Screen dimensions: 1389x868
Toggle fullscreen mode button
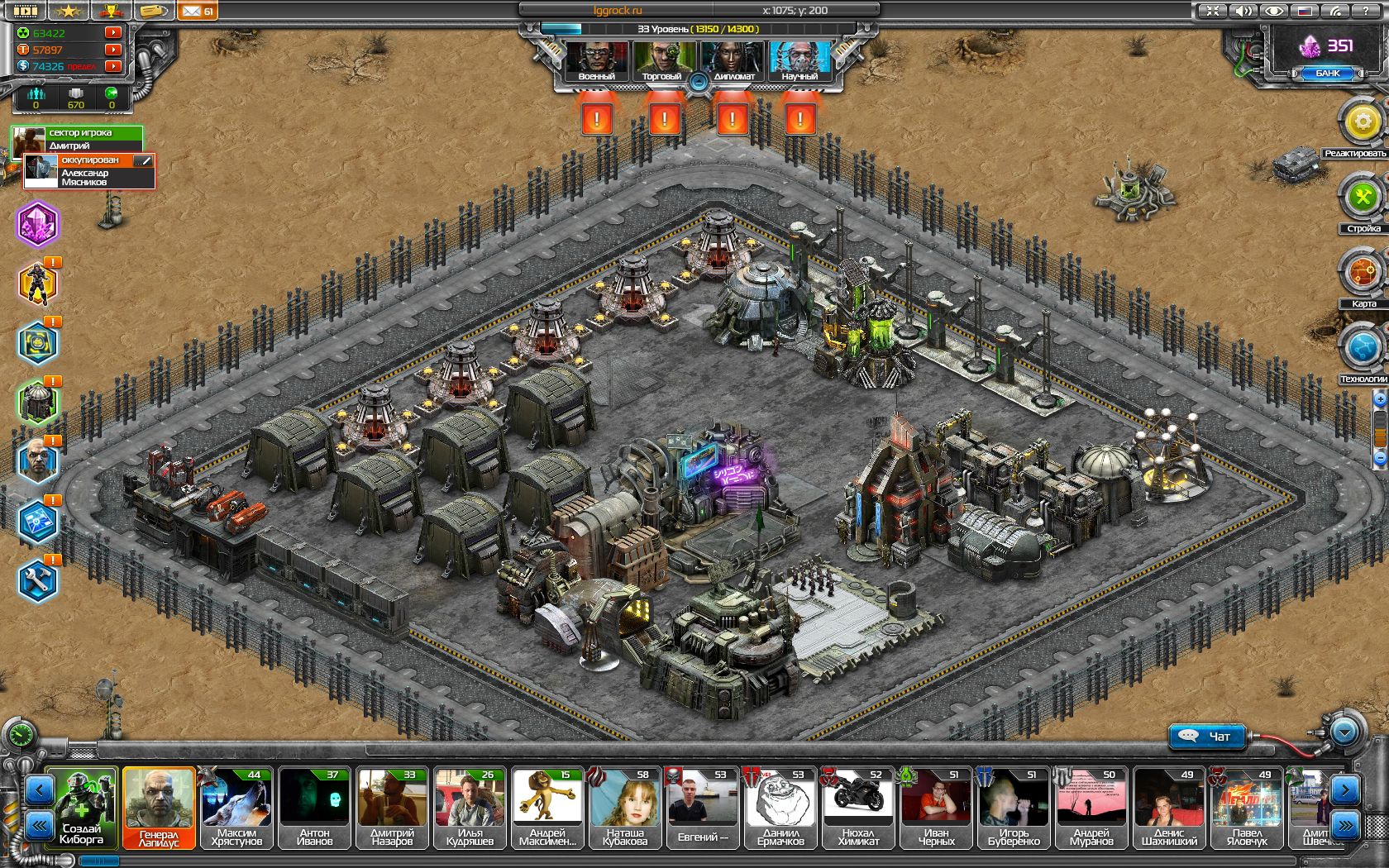[1213, 12]
